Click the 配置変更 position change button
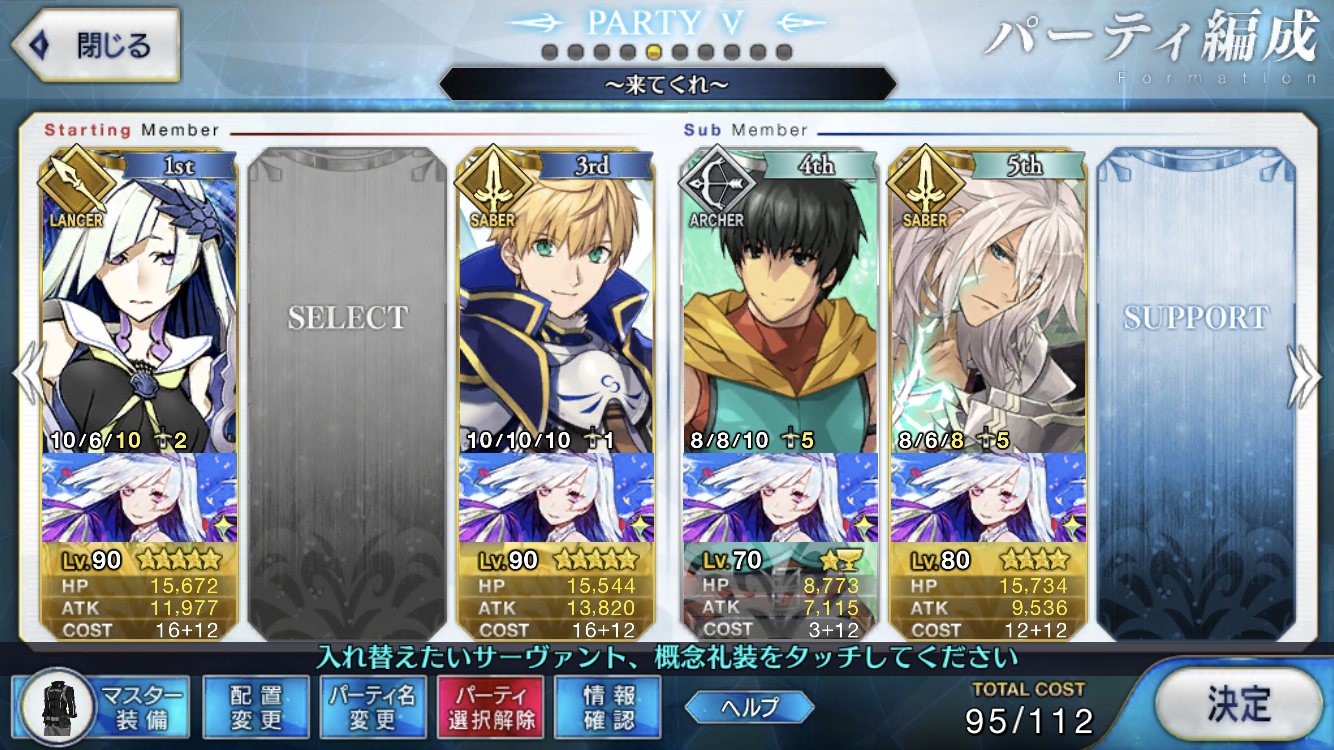The height and width of the screenshot is (750, 1334). 255,706
